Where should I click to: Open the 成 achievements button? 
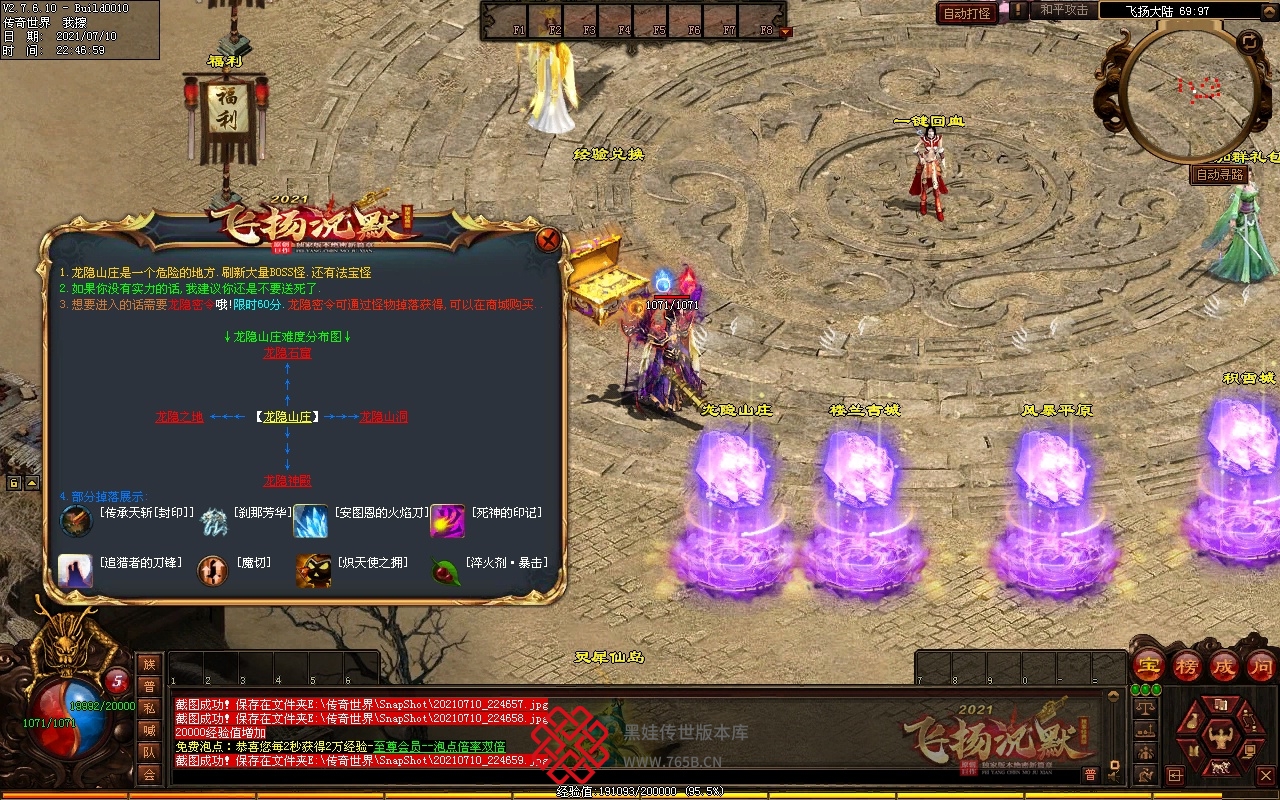1224,666
